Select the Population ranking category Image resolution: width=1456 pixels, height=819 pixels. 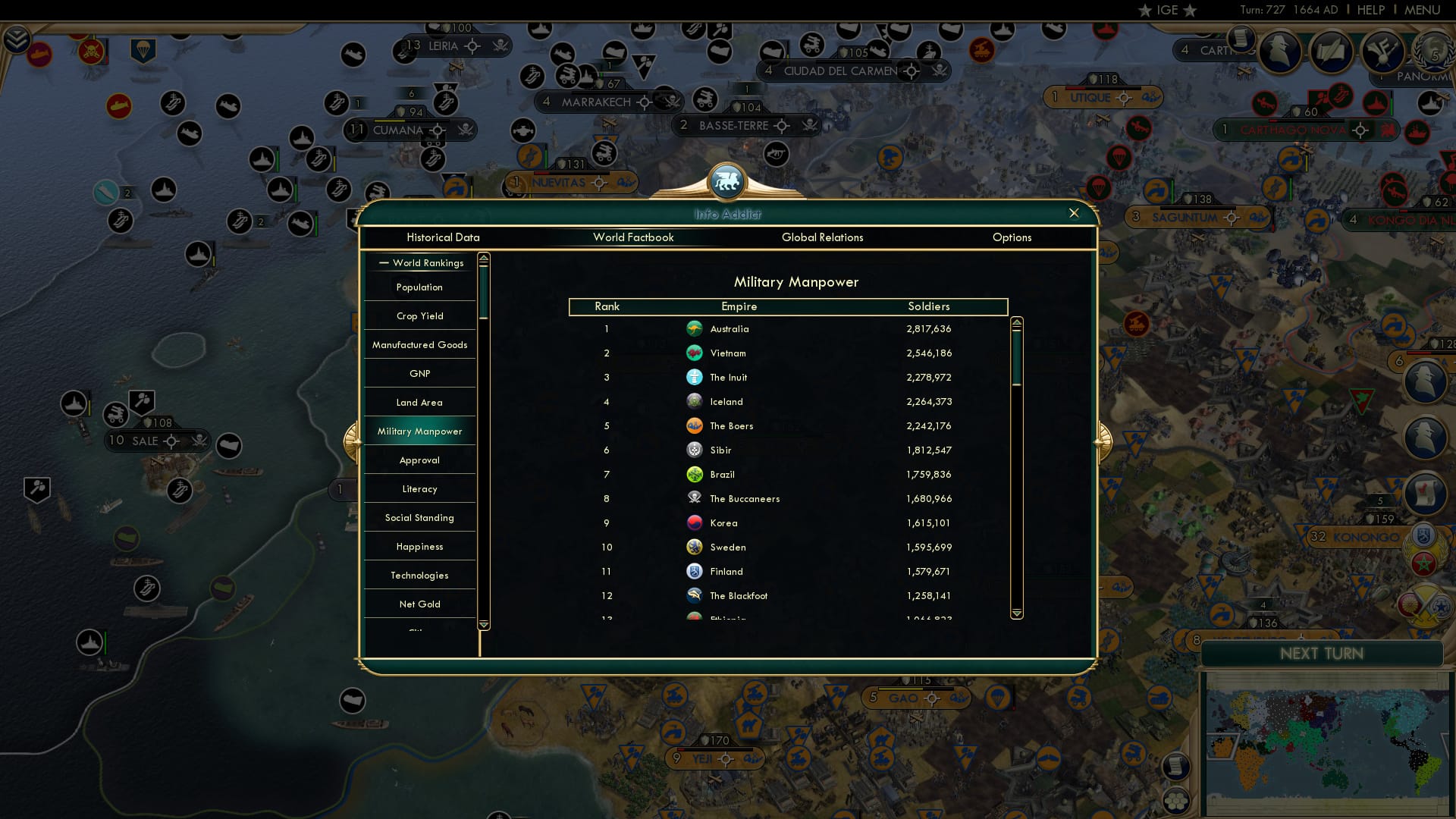click(x=418, y=287)
